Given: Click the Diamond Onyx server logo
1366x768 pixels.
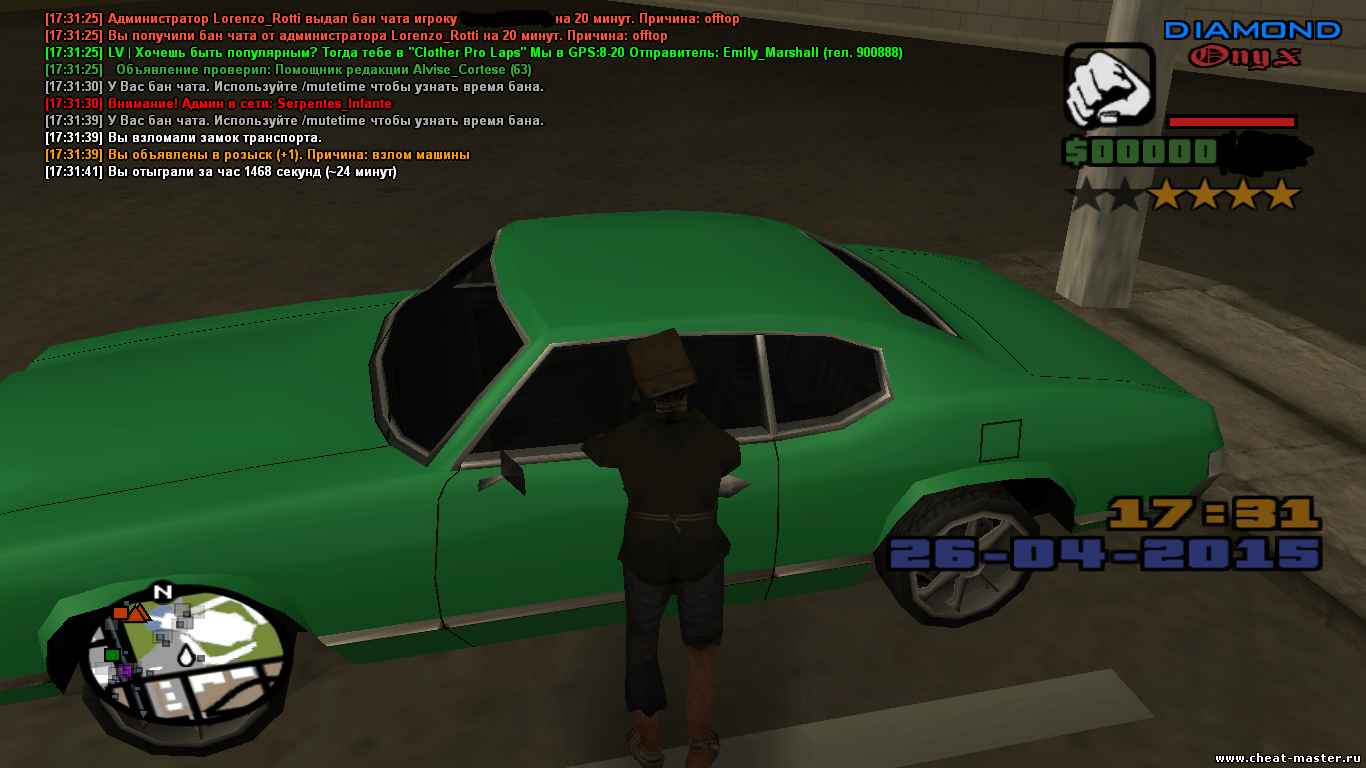Looking at the screenshot, I should pos(1251,43).
